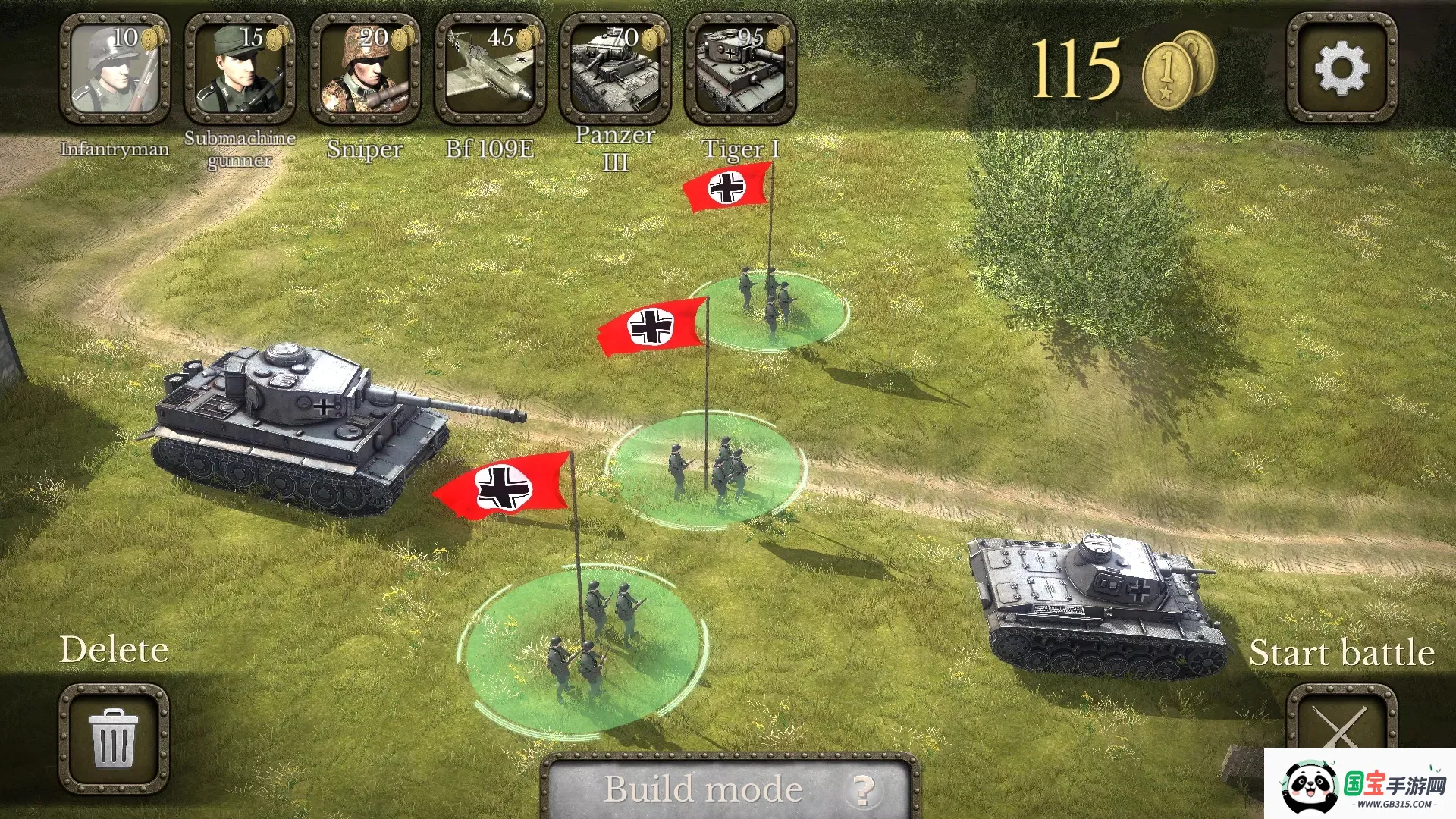Viewport: 1456px width, 819px height.
Task: Select the Submachine gunner unit card
Action: click(240, 68)
